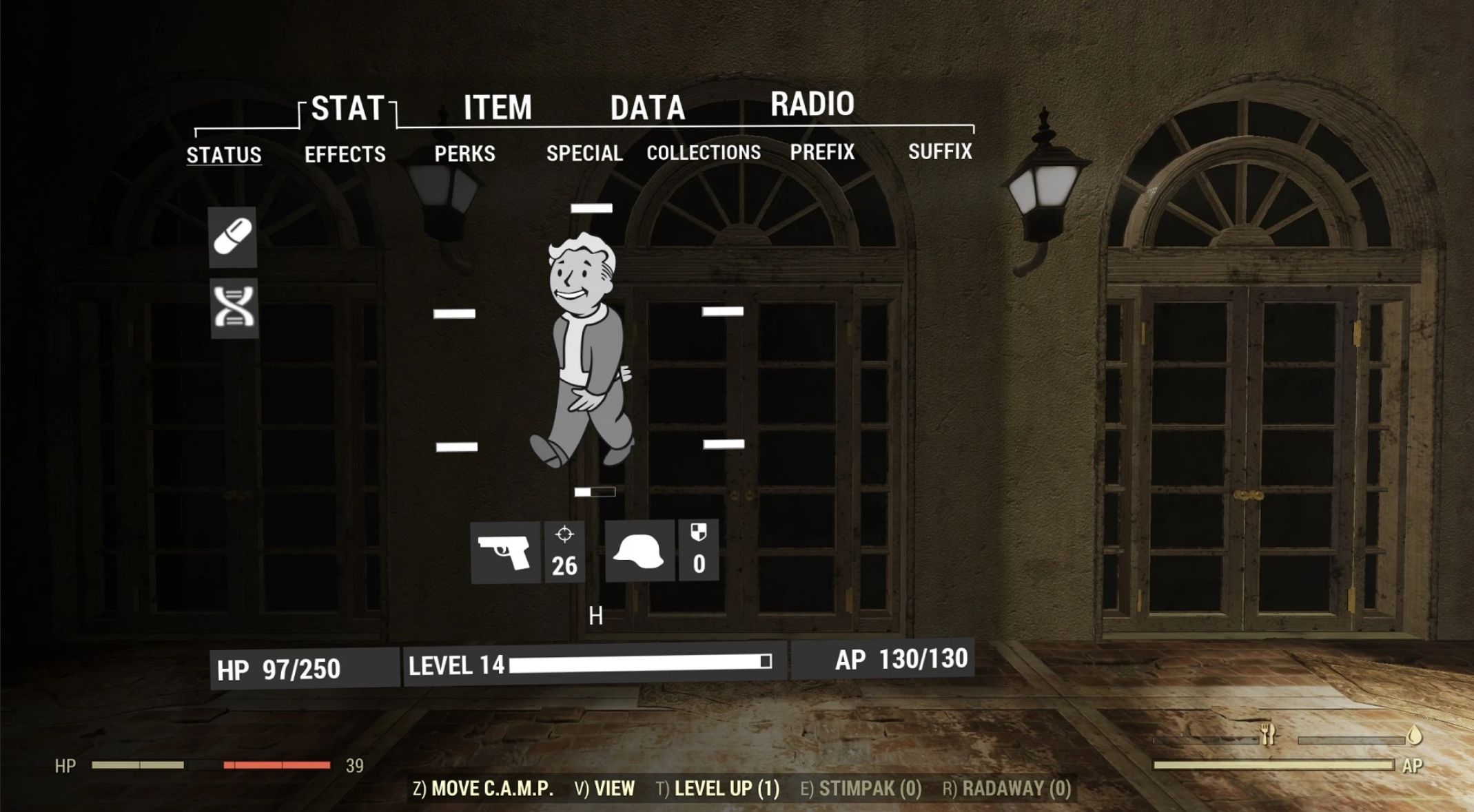Click the DNA mutations icon
Image resolution: width=1474 pixels, height=812 pixels.
234,308
